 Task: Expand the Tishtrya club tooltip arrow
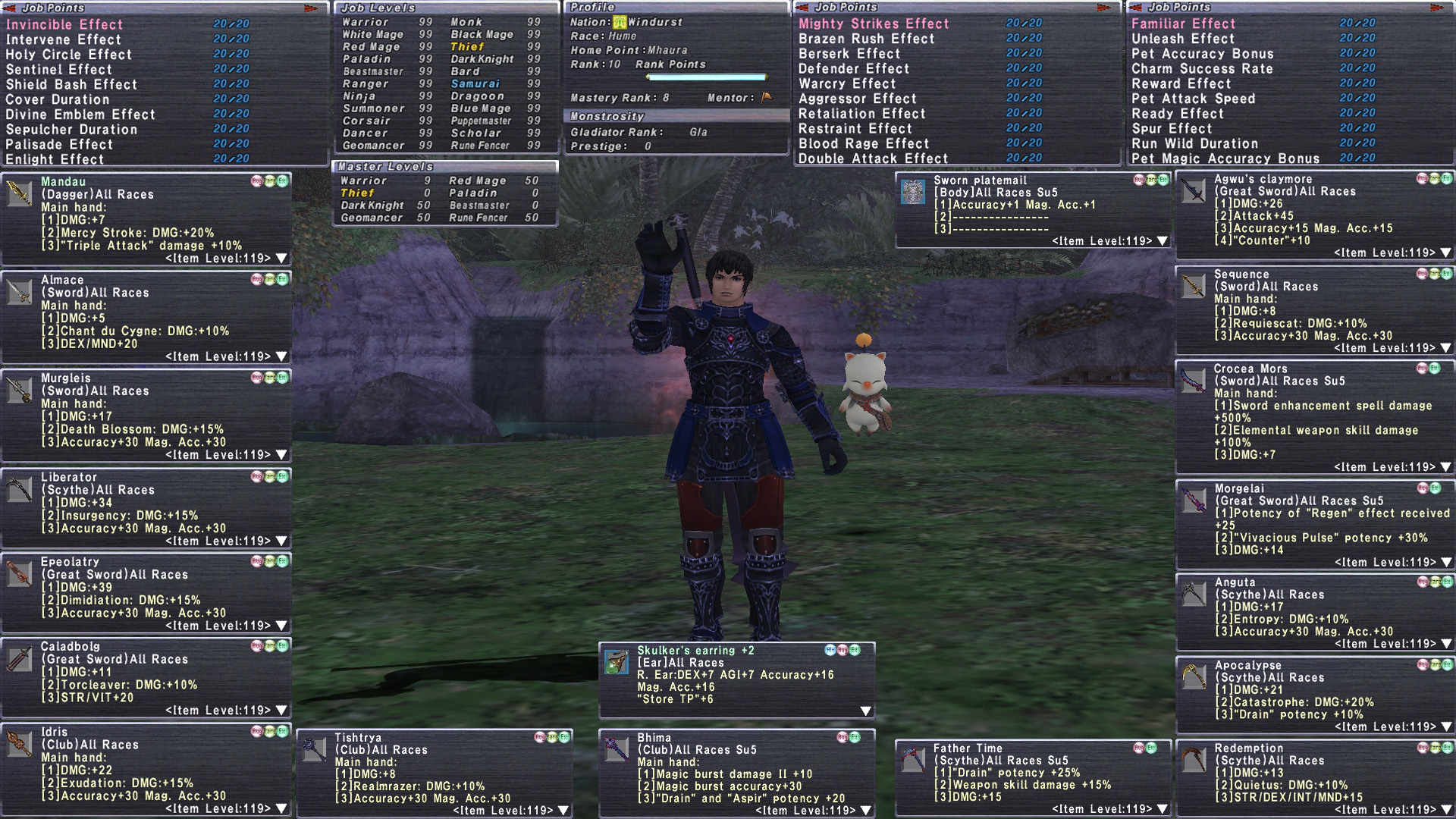[x=563, y=810]
